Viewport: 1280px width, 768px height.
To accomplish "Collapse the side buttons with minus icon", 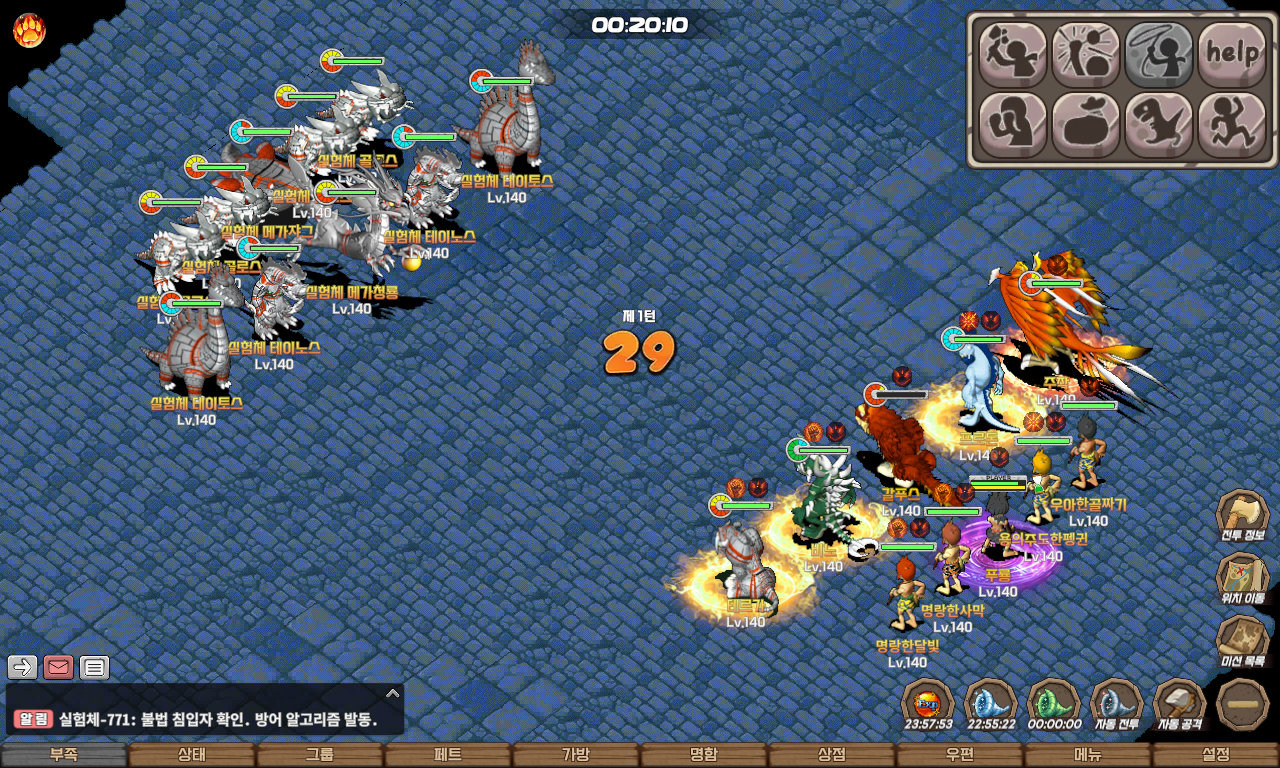I will tap(1243, 704).
